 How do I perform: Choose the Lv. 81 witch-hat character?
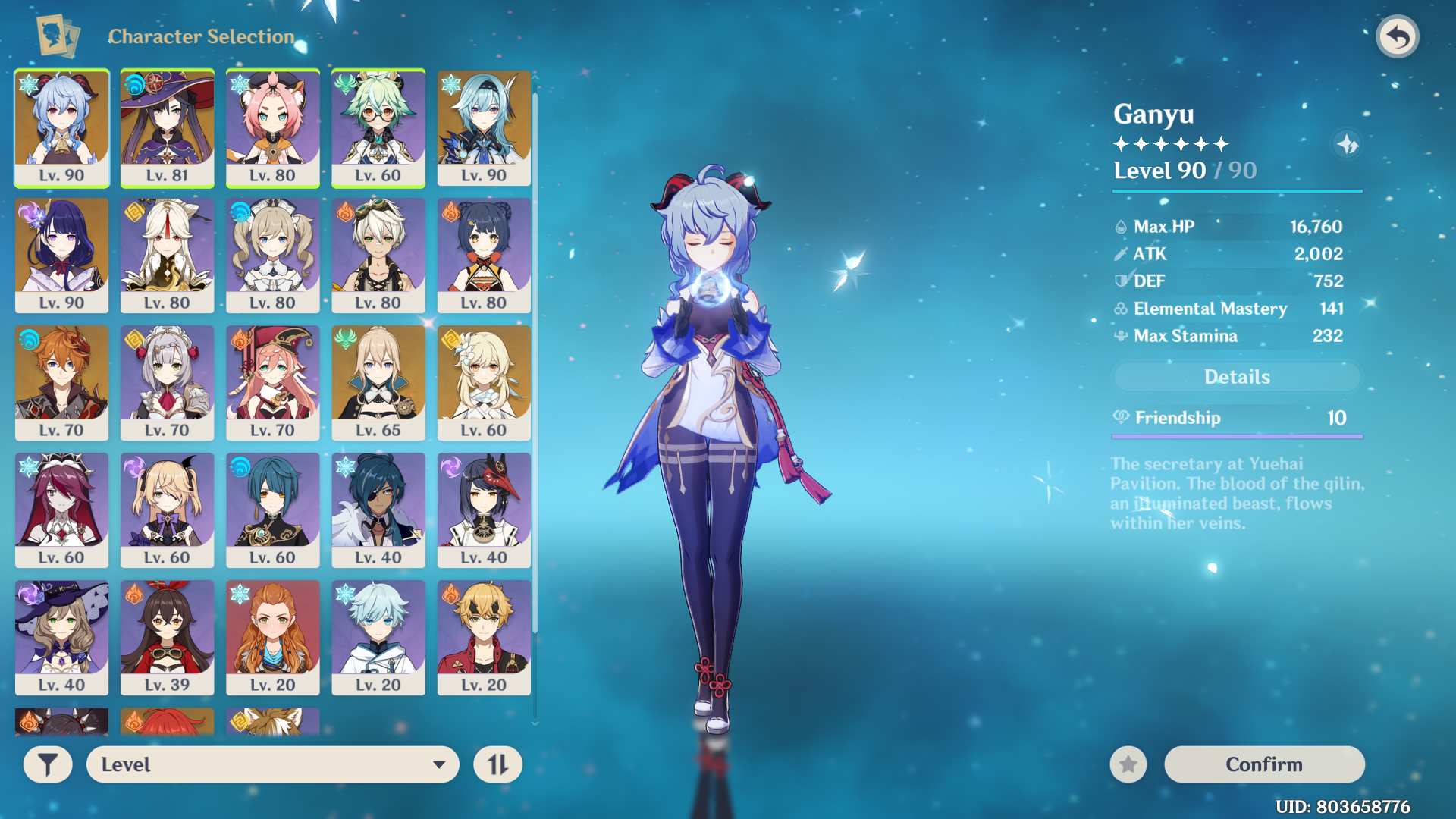pos(168,127)
